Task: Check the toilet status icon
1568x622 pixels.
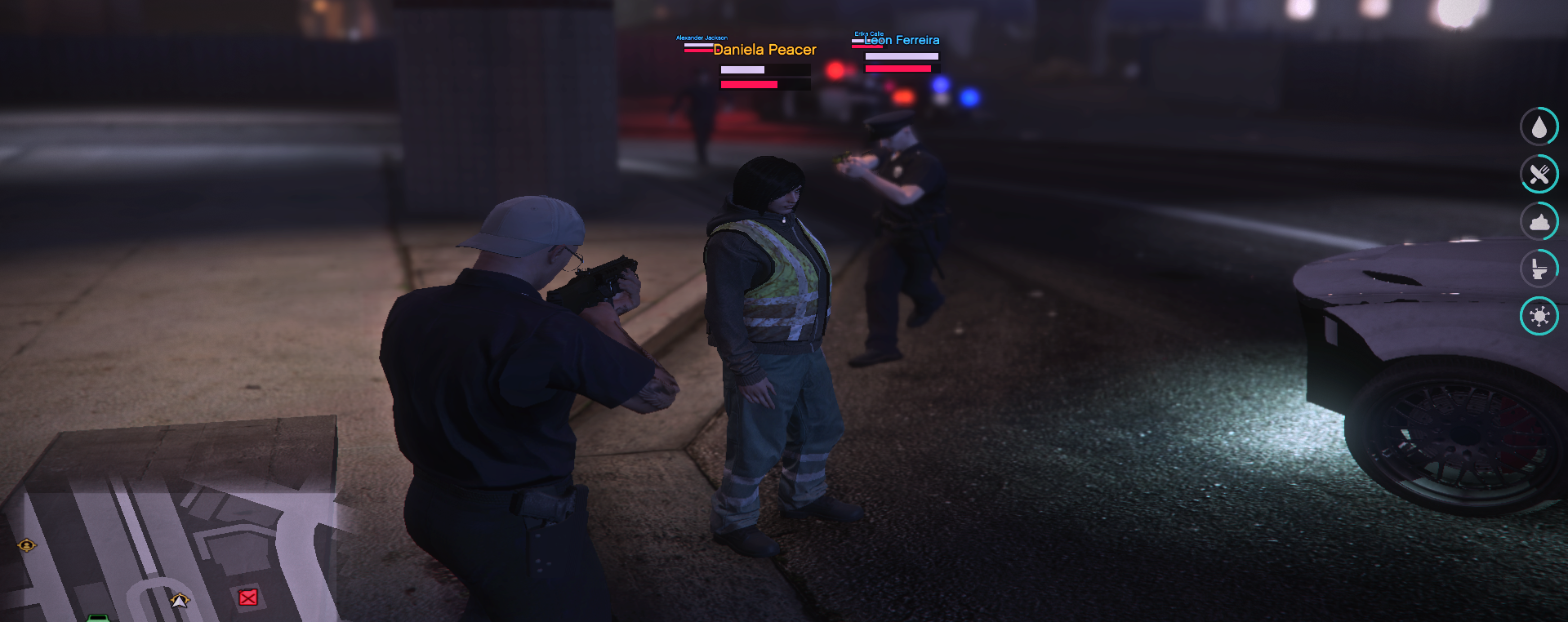Action: click(x=1539, y=269)
